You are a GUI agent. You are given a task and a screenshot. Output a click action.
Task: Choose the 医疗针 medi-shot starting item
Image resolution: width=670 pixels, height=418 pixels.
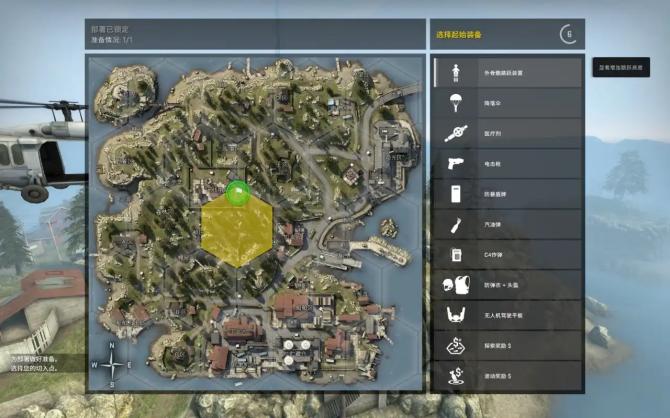508,133
